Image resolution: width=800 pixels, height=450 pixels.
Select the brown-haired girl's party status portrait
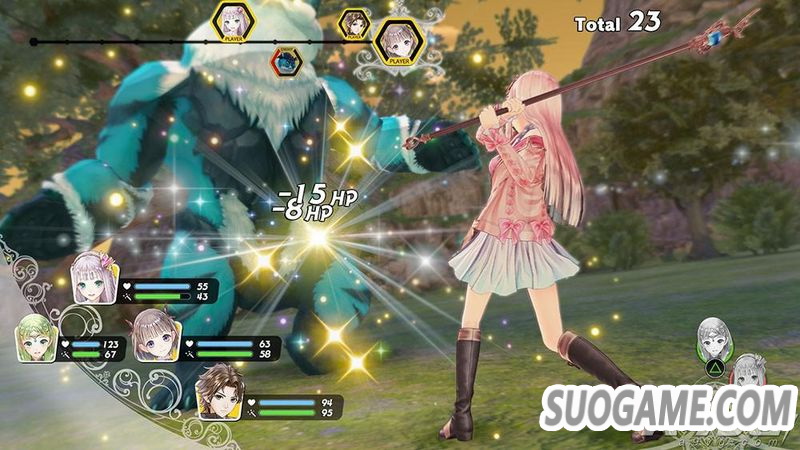(x=155, y=331)
